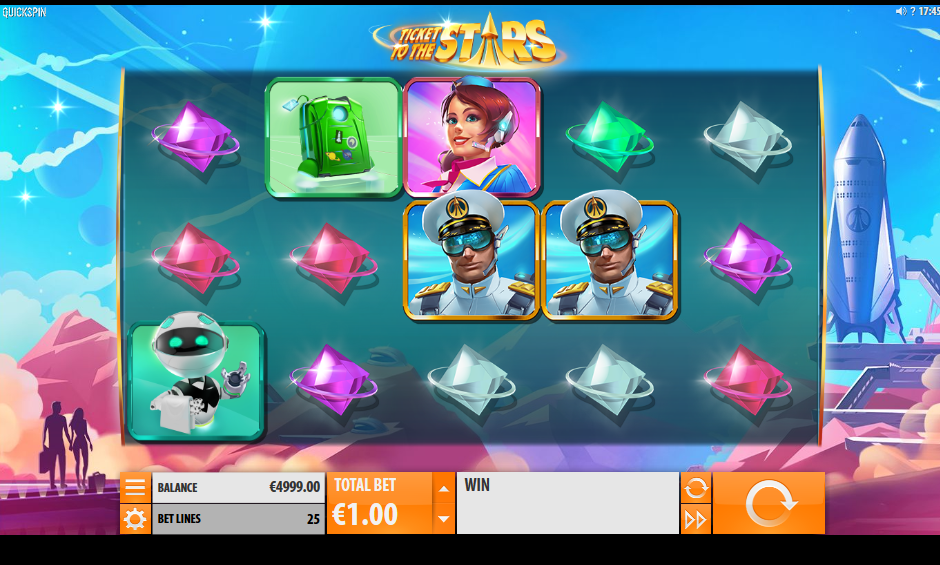Toggle sound with the speaker icon
Viewport: 940px width, 565px height.
pos(900,11)
